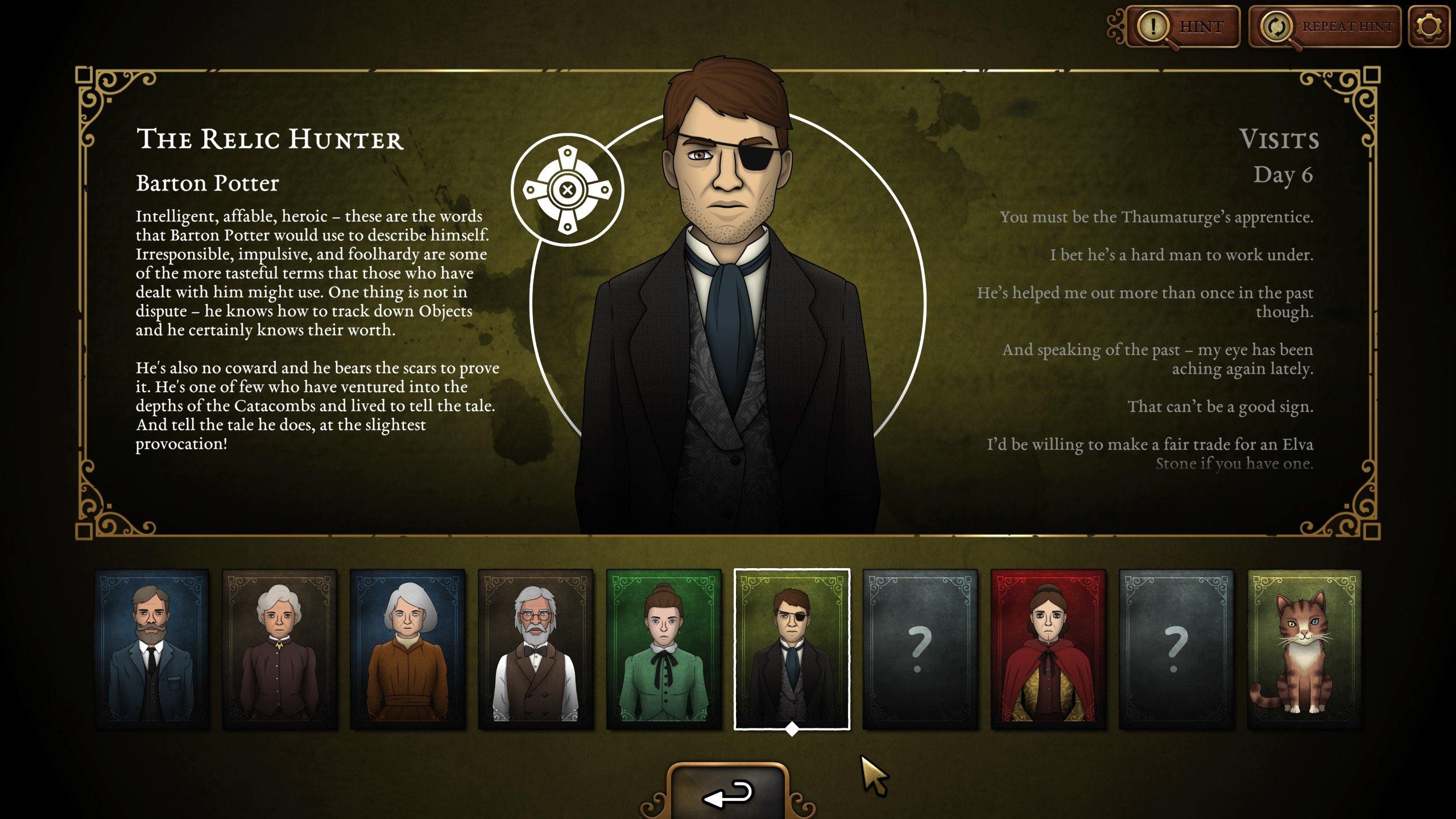Go back using the return arrow button
The width and height of the screenshot is (1456, 819).
pyautogui.click(x=728, y=793)
